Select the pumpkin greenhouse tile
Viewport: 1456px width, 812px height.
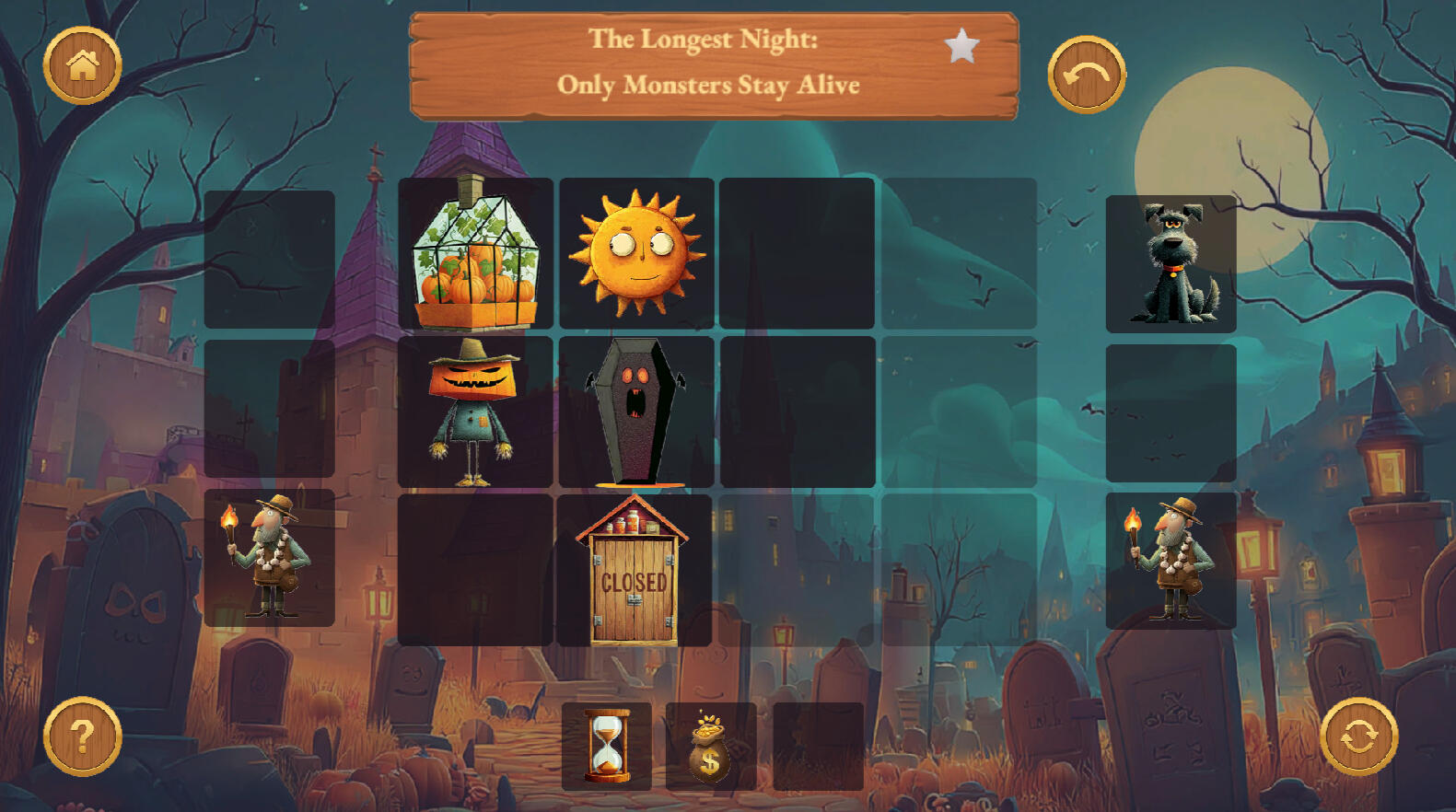(475, 253)
